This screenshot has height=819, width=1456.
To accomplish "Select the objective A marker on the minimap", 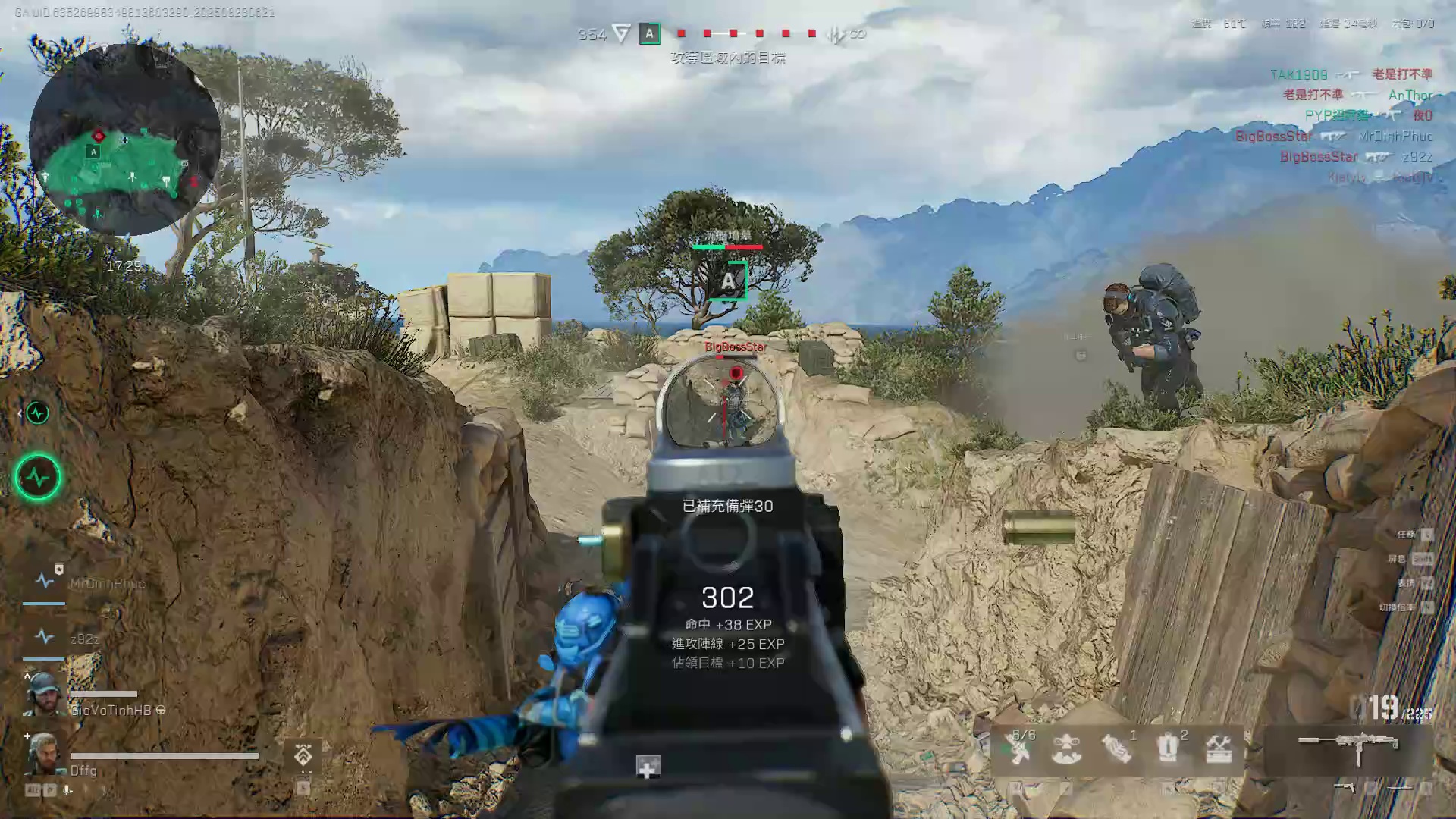I will (x=94, y=152).
